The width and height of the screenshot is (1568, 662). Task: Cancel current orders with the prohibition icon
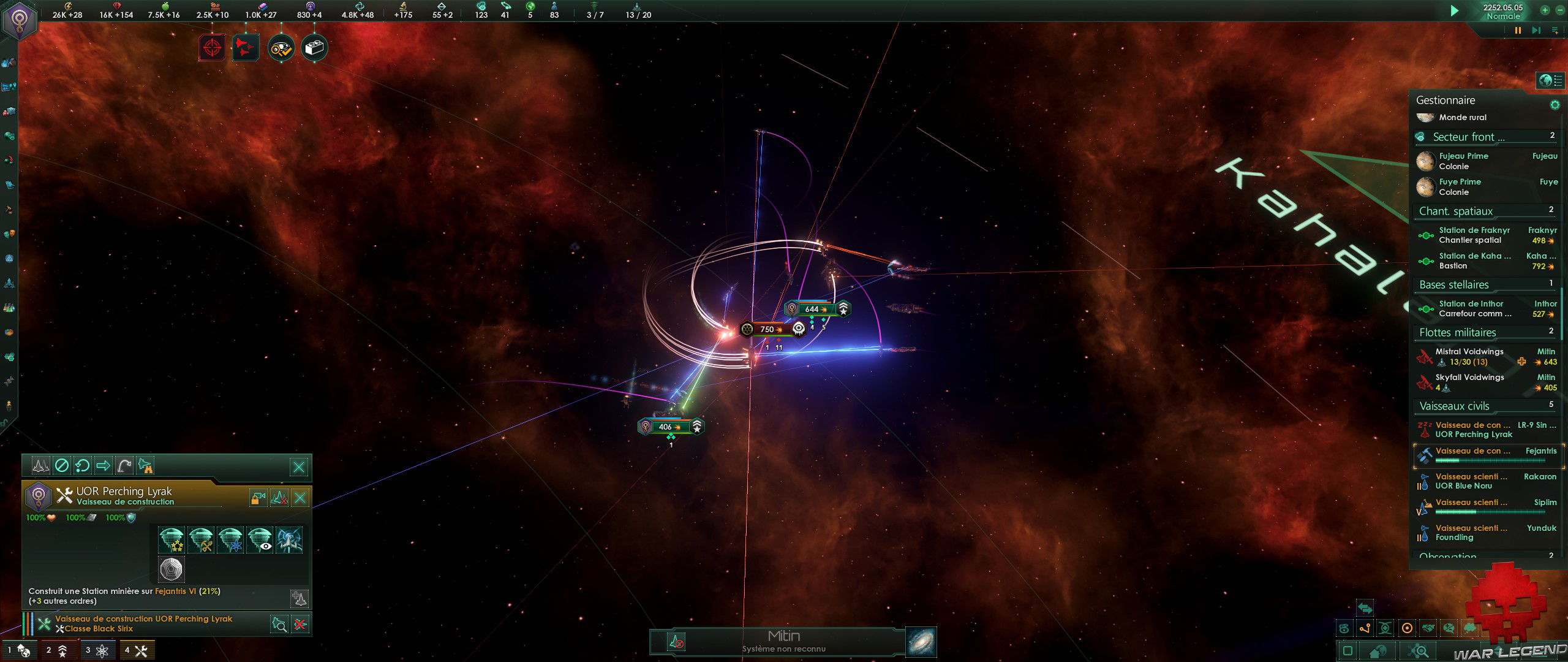click(62, 465)
